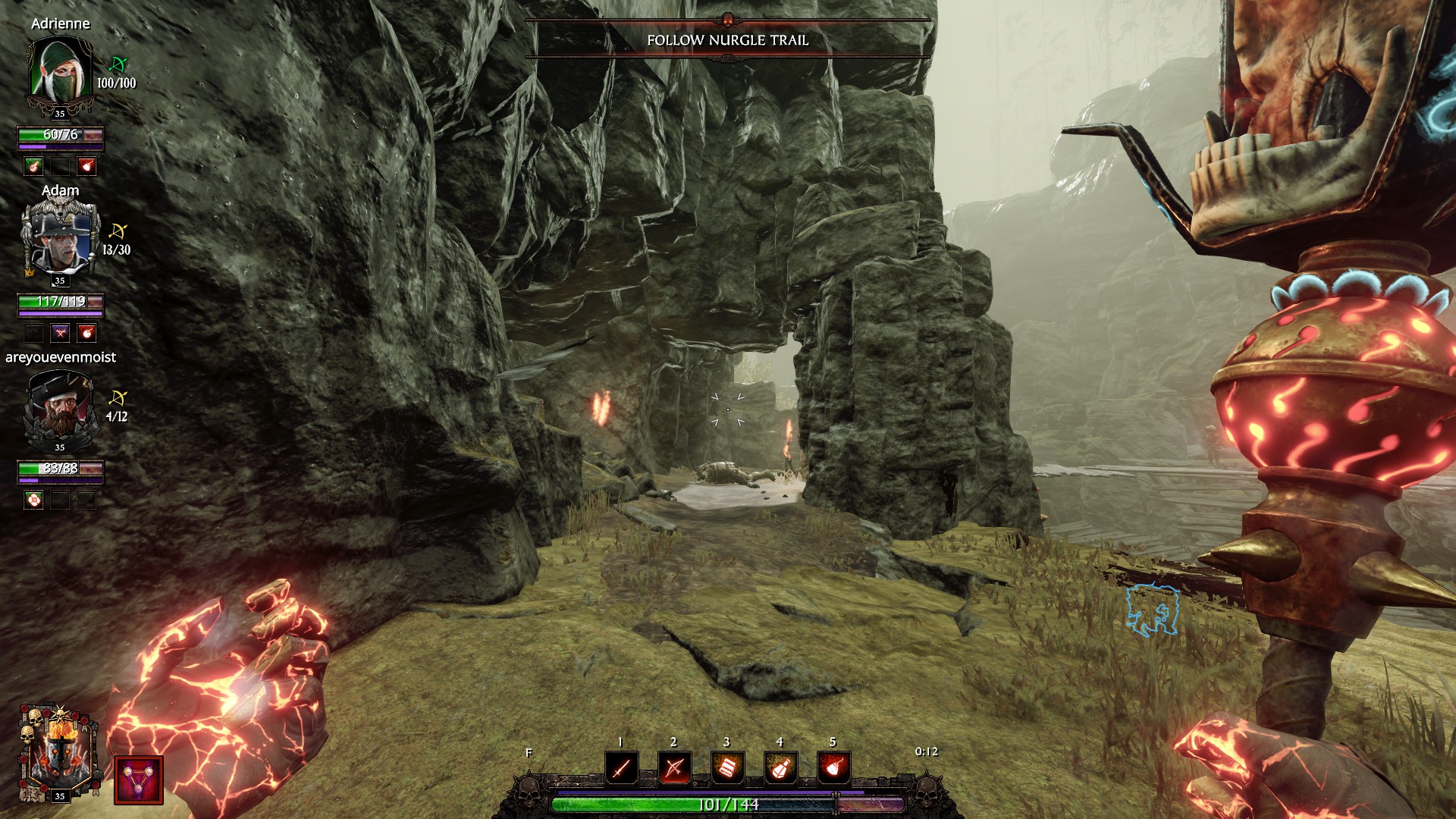The width and height of the screenshot is (1456, 819).
Task: Click Adam's crossed-swords potion slot icon
Action: [x=61, y=332]
